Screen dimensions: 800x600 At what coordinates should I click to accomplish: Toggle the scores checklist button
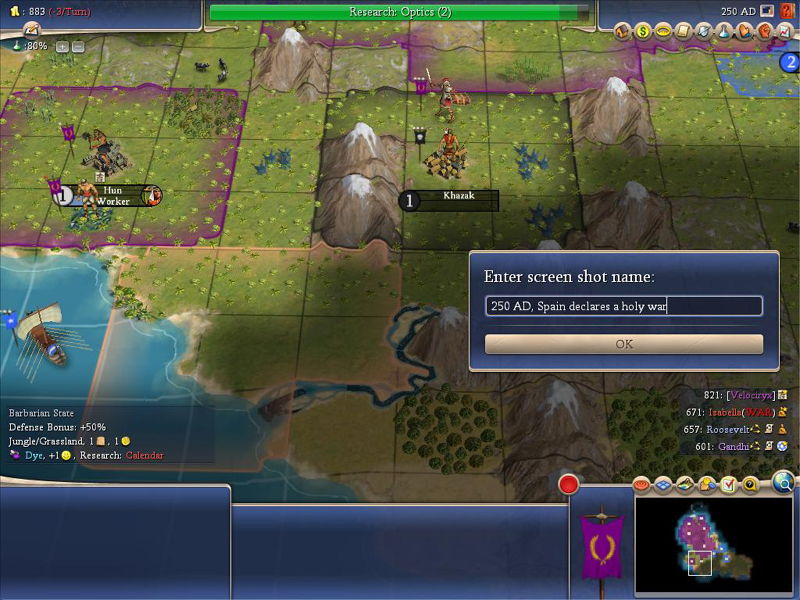coord(729,486)
